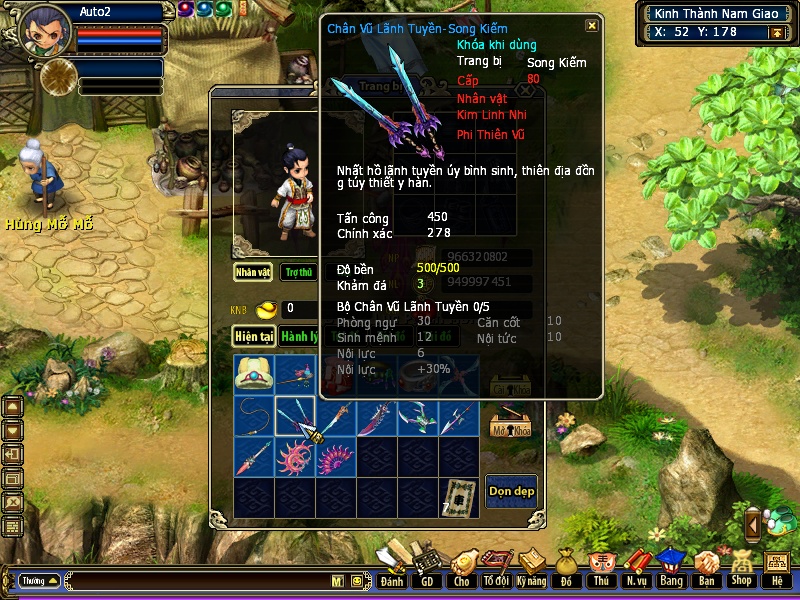
Task: Switch to the Trợ thủ tab
Action: (296, 272)
